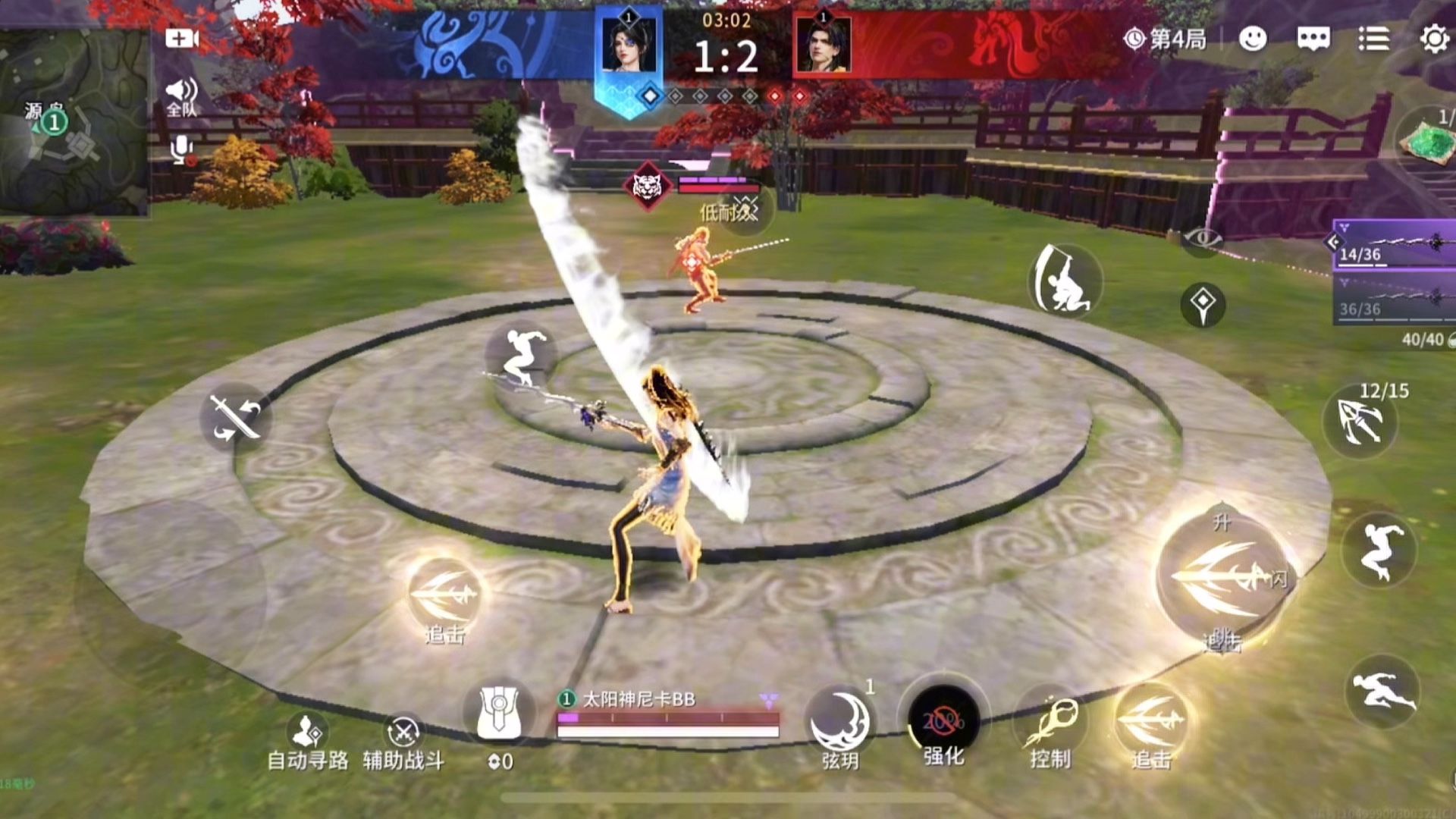Toggle the eye visibility icon

pyautogui.click(x=1203, y=239)
